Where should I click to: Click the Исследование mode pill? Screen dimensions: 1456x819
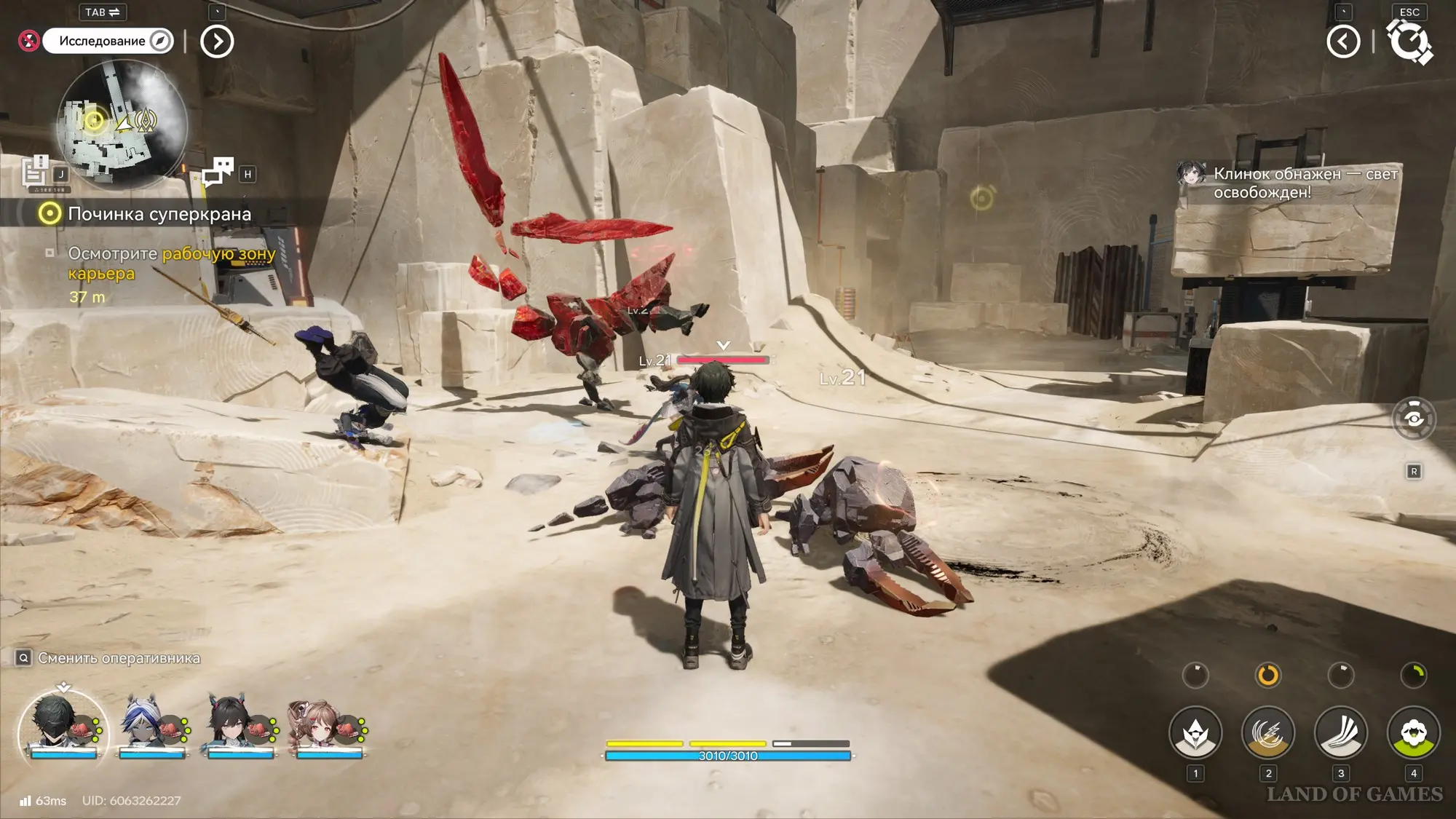[x=107, y=41]
